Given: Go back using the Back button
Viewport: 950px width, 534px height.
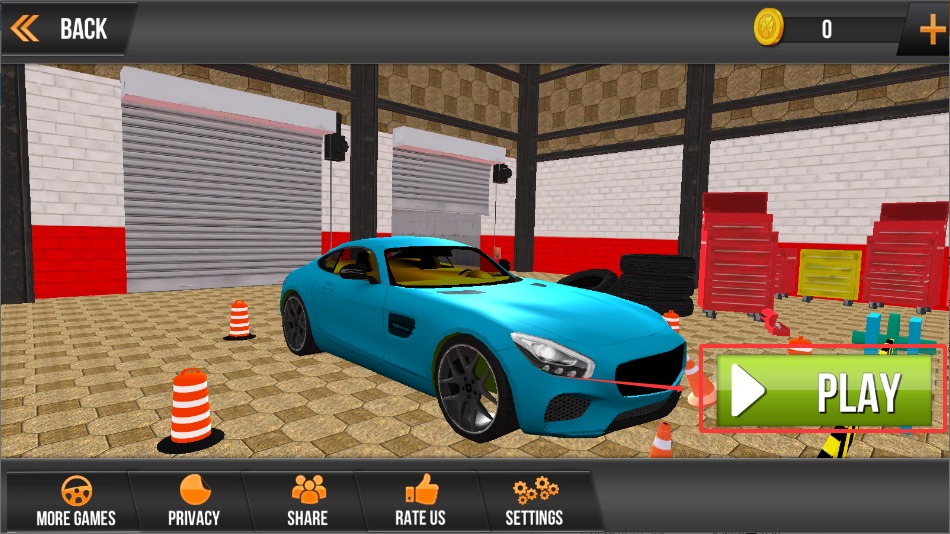Looking at the screenshot, I should (x=62, y=28).
